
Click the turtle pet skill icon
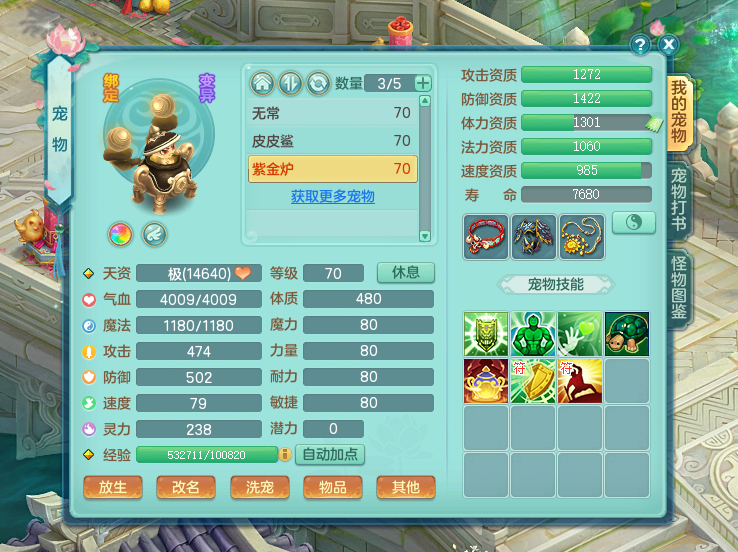(x=626, y=334)
